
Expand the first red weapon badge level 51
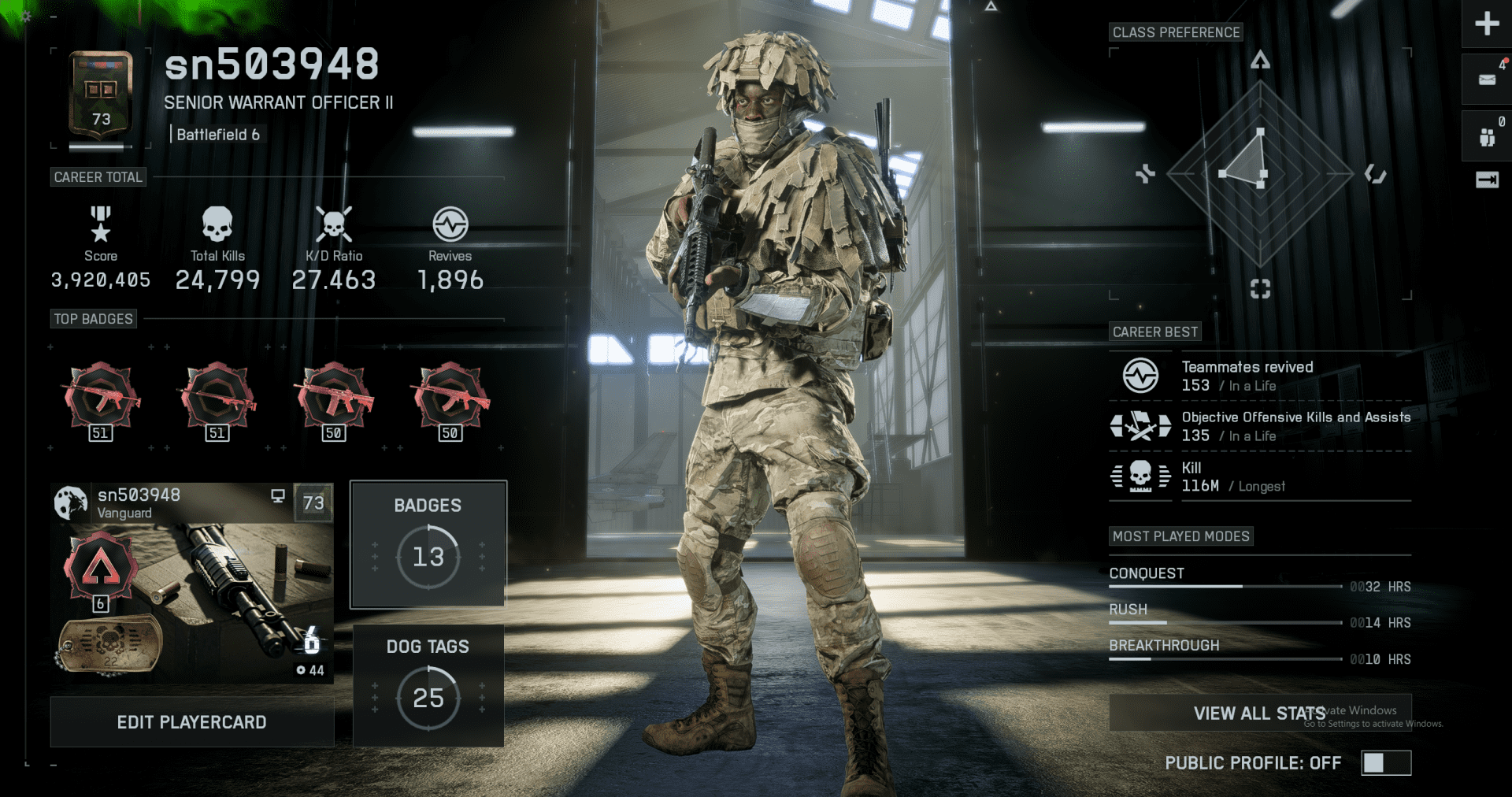pos(101,400)
